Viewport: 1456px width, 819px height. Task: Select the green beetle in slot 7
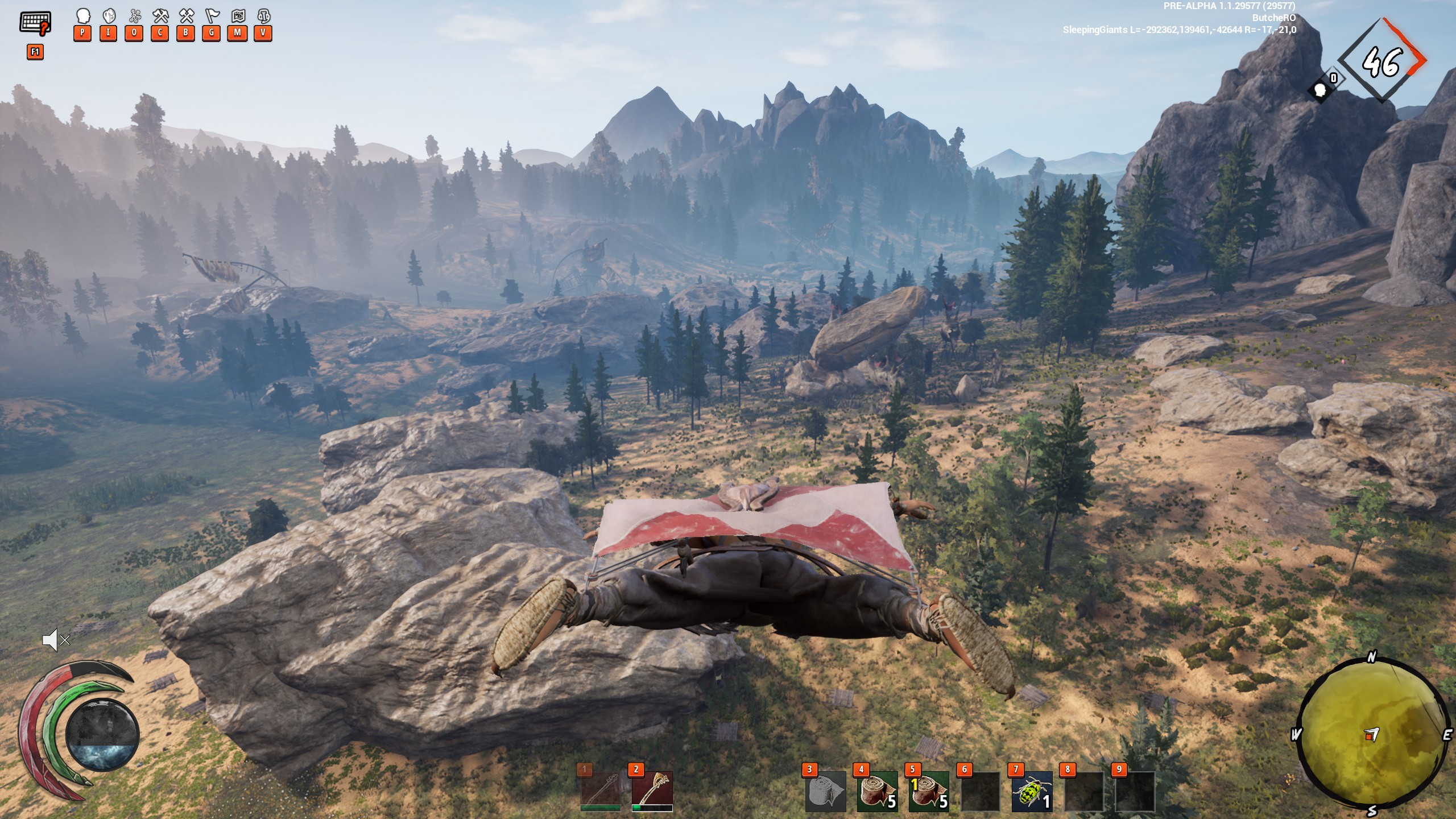coord(1032,791)
